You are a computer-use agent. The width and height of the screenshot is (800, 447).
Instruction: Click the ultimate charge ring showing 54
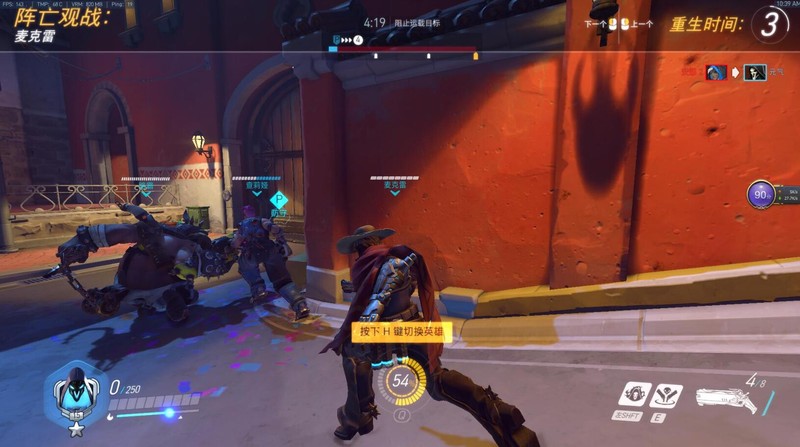[401, 380]
